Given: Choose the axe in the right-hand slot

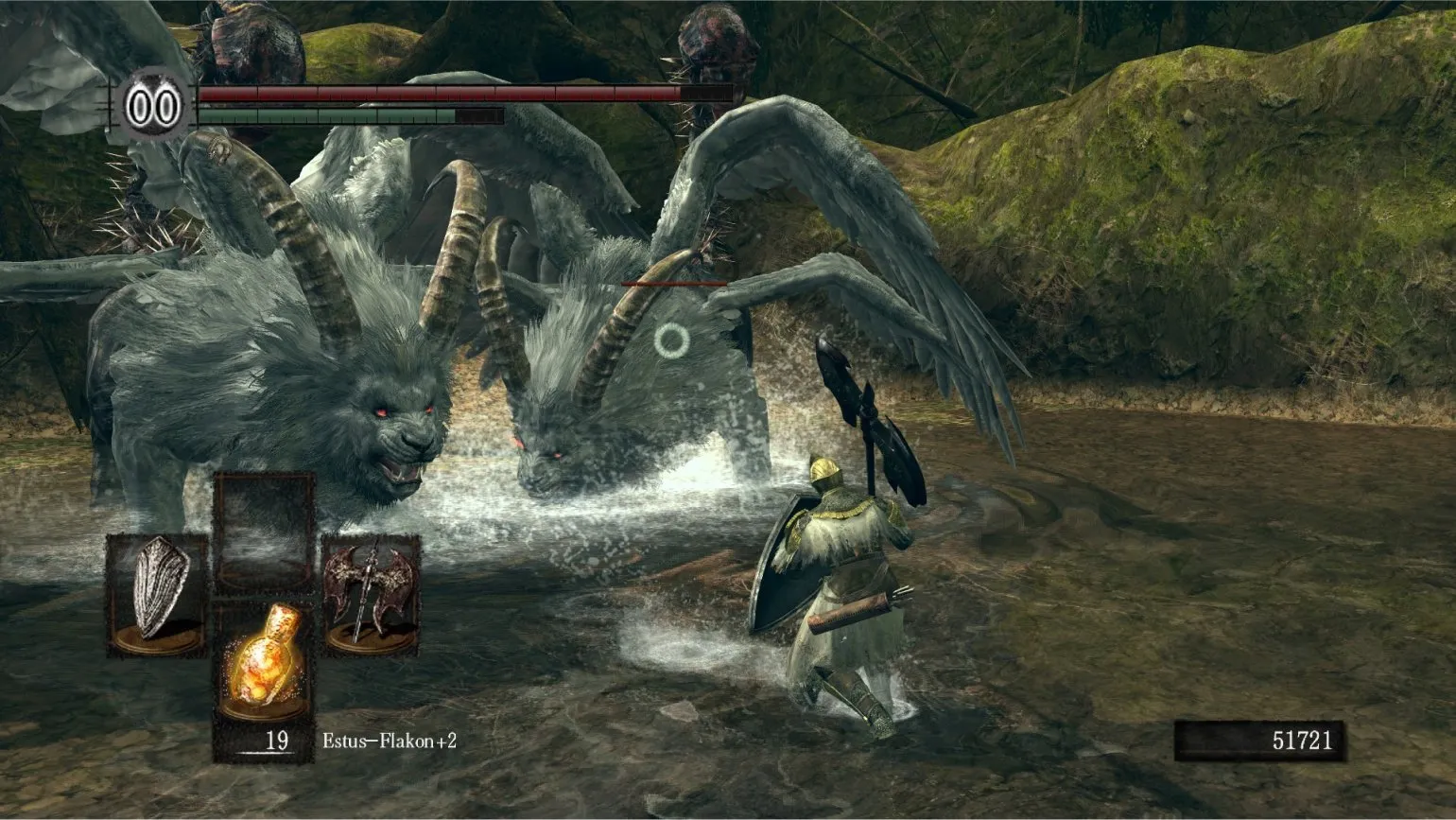Looking at the screenshot, I should (x=370, y=593).
